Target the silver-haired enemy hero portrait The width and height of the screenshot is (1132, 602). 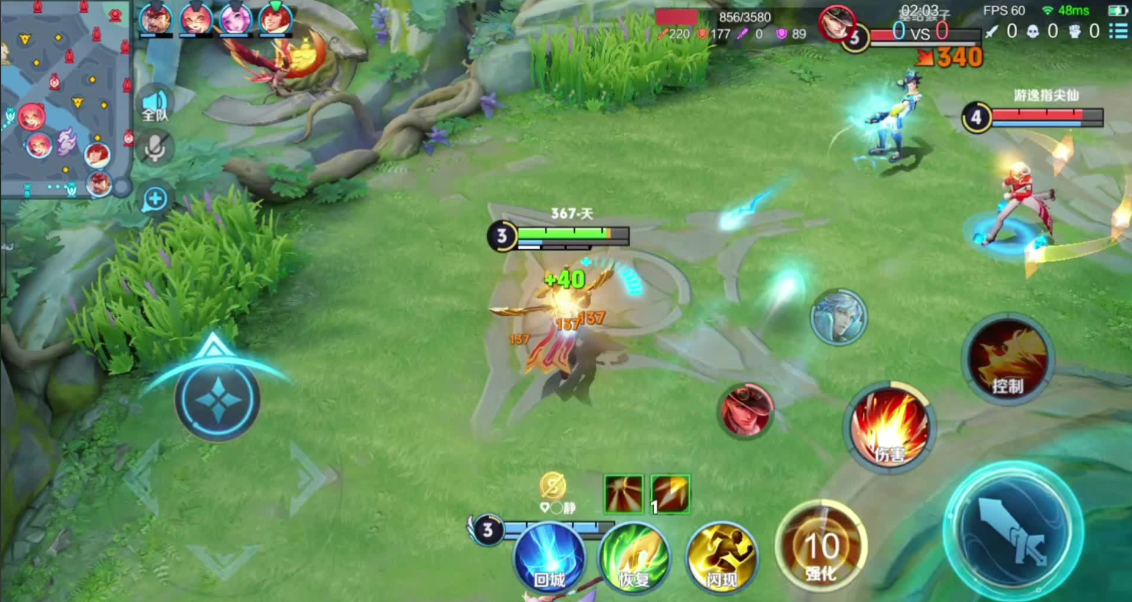tap(838, 317)
